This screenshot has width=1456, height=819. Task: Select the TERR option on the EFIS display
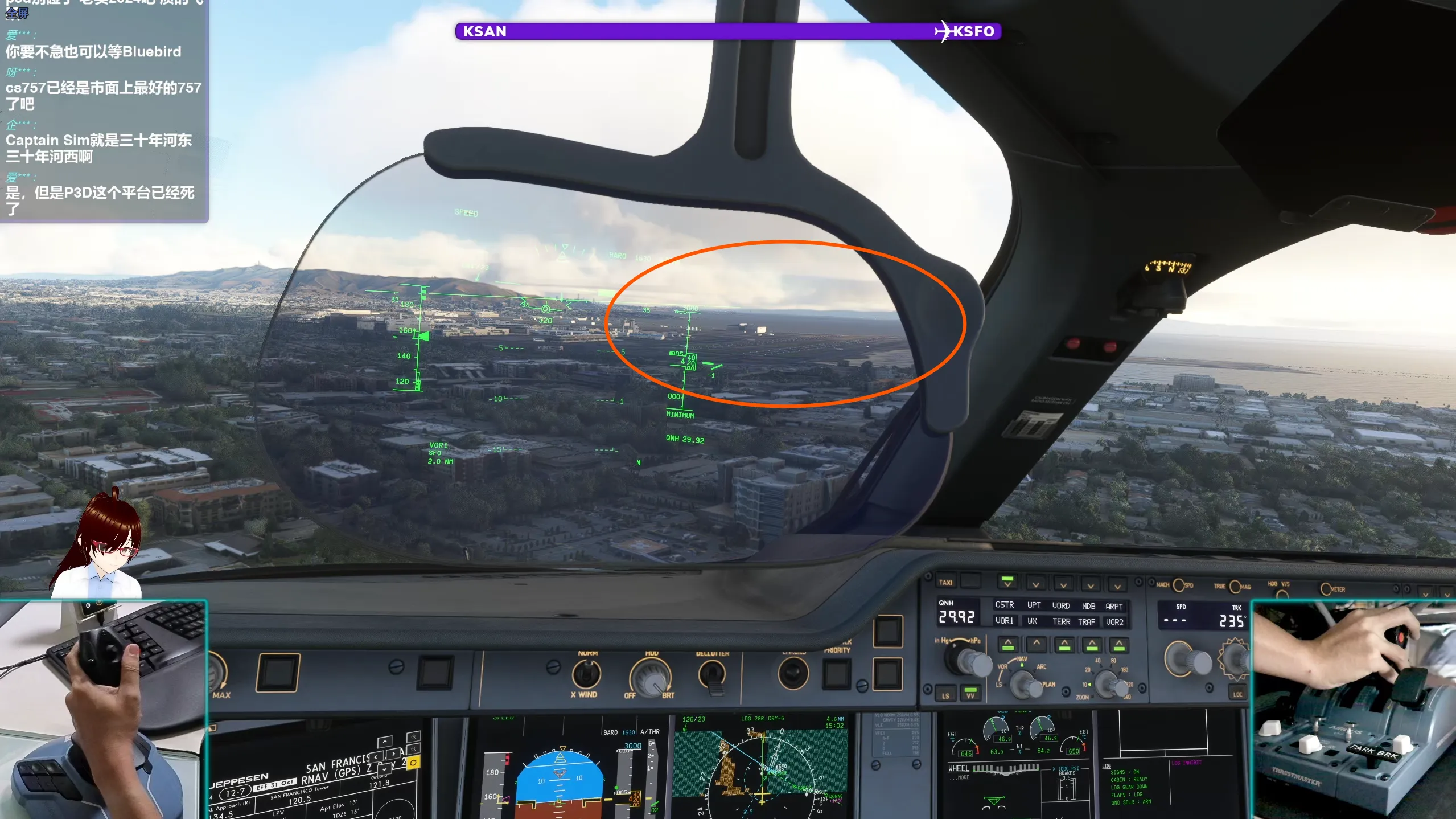coord(1062,621)
